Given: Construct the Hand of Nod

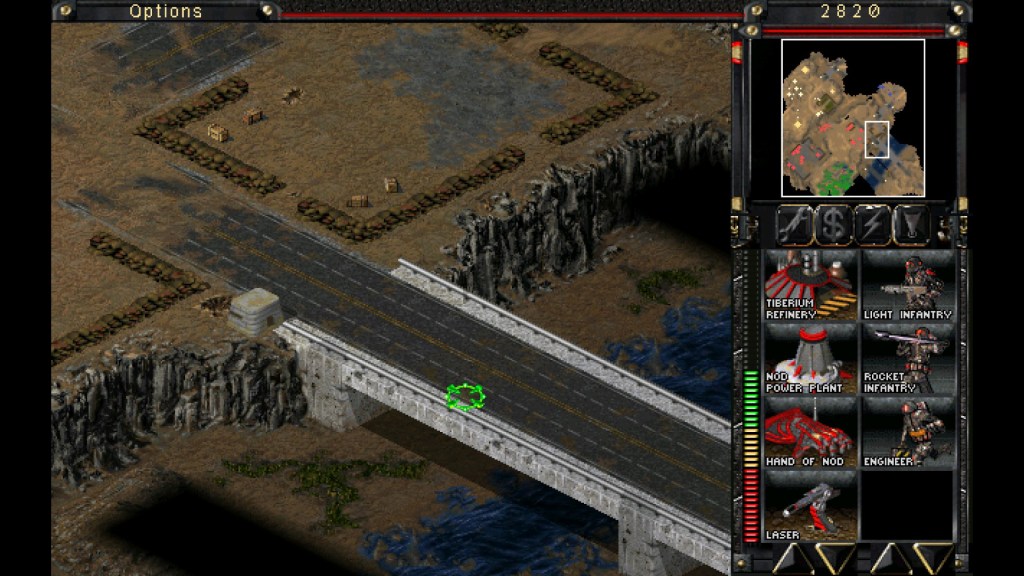Looking at the screenshot, I should click(811, 432).
